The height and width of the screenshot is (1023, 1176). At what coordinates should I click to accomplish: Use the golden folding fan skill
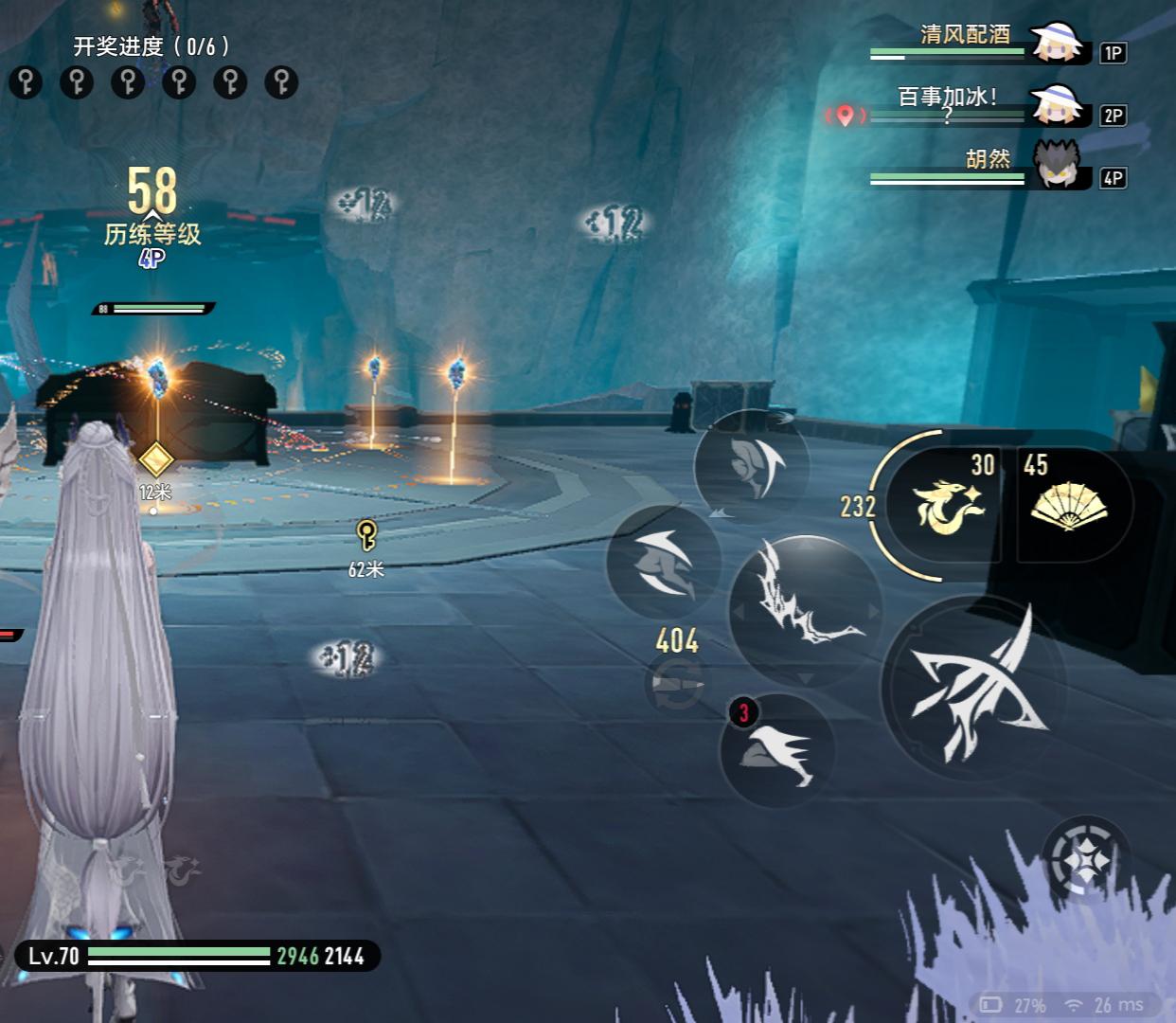[x=1068, y=505]
